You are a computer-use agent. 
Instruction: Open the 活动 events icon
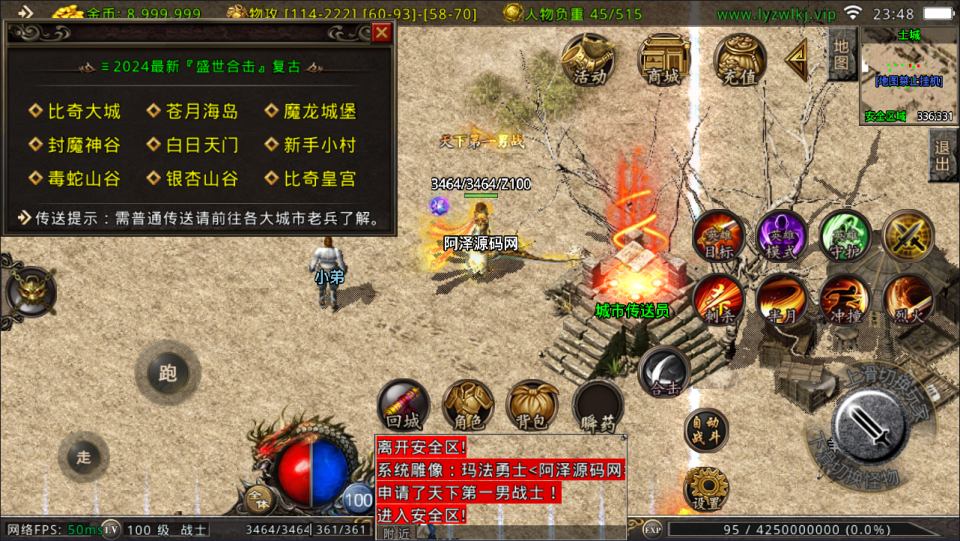pos(588,61)
